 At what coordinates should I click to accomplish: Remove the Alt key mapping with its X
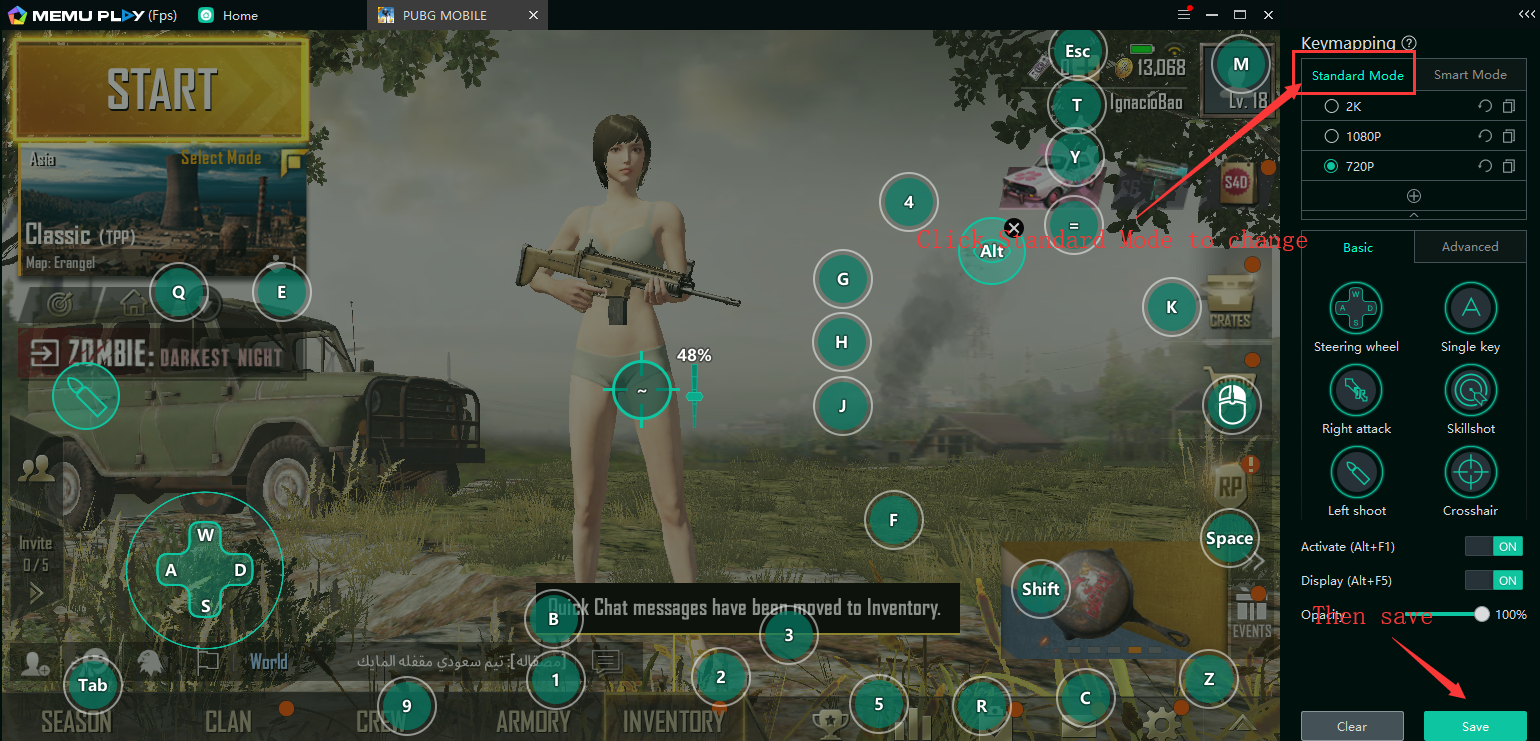coord(1014,228)
